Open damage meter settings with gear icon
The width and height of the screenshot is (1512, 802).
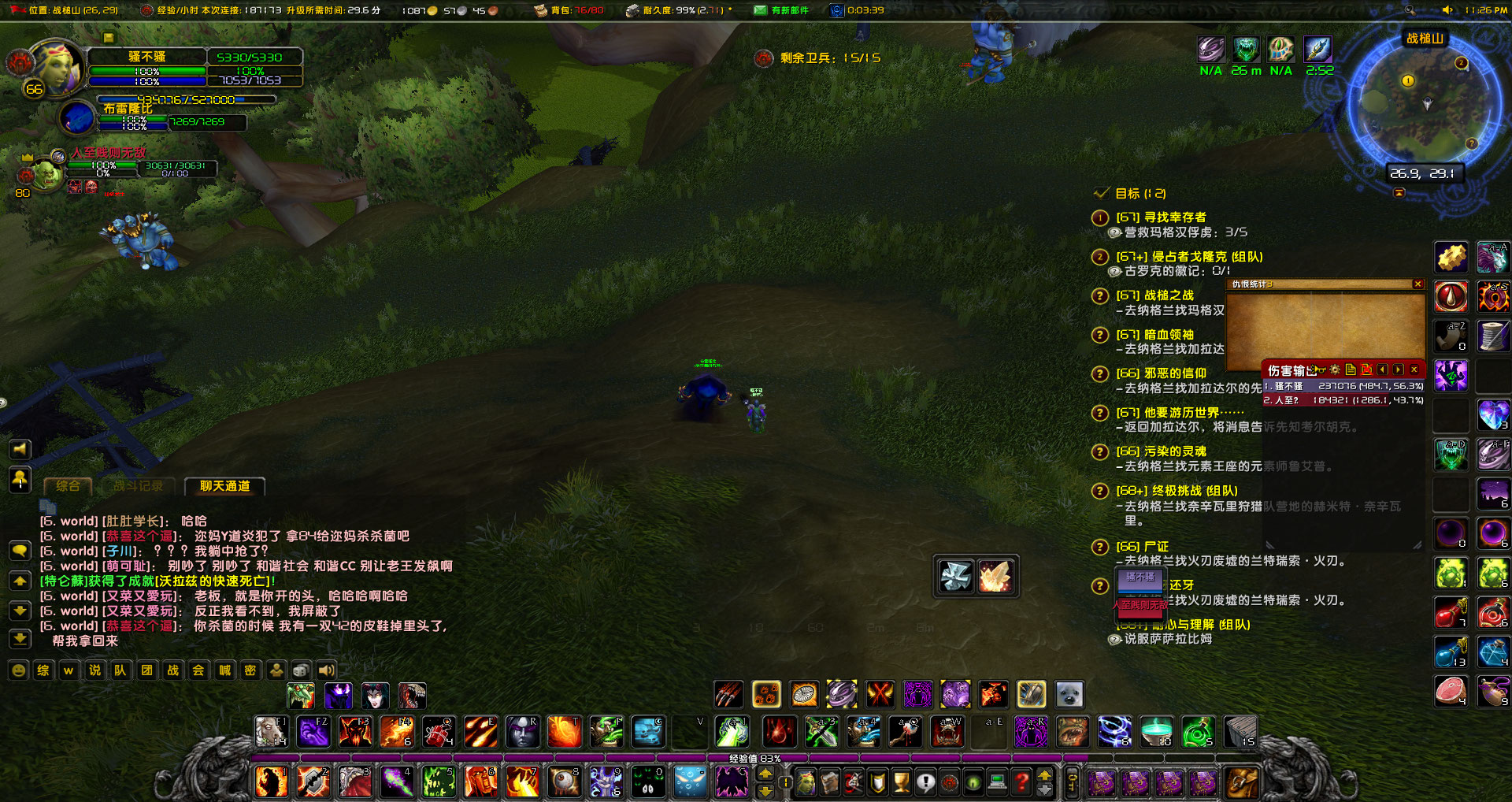tap(1335, 369)
